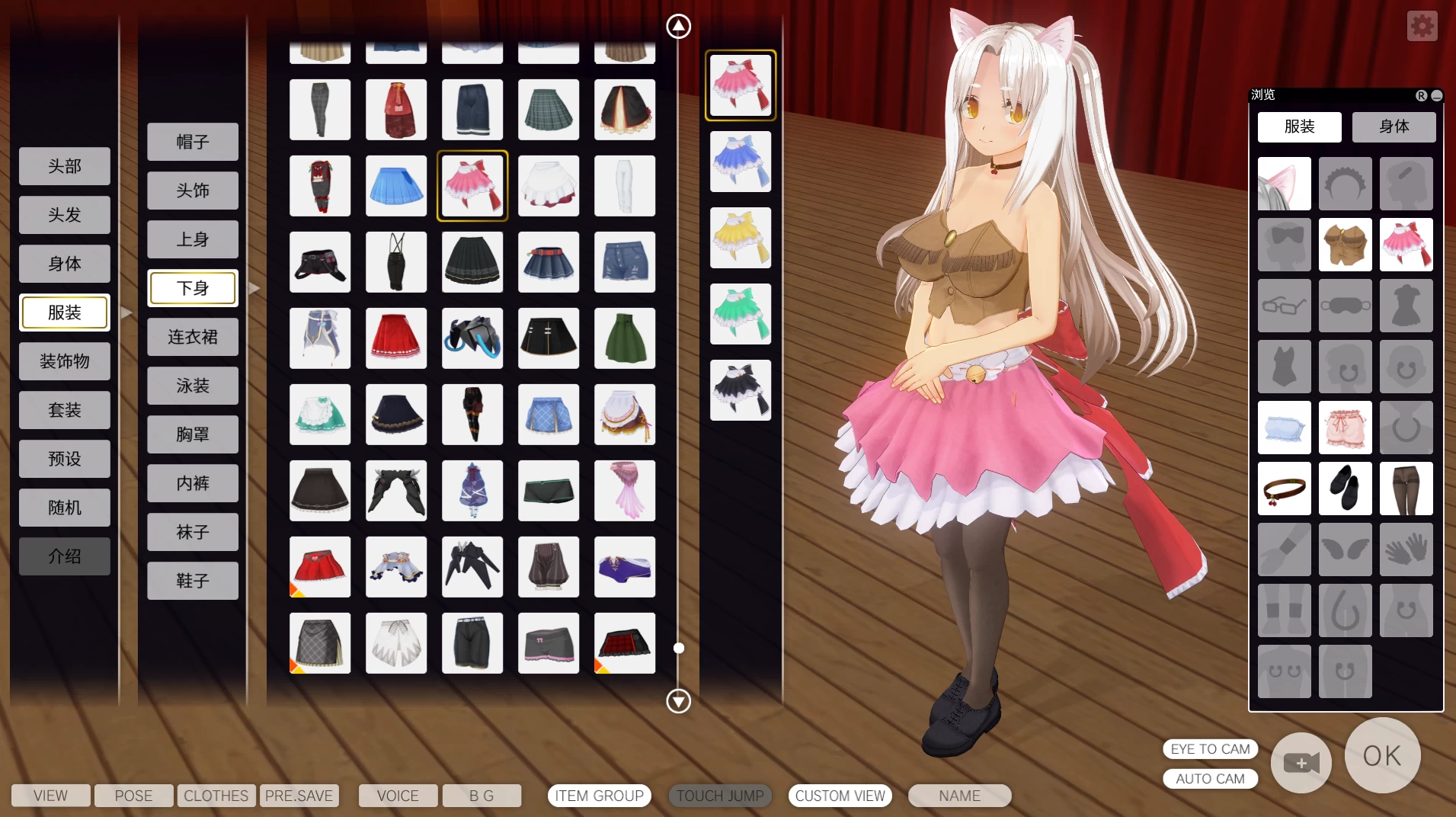Screen dimensions: 1456x817
Task: Click the downward scroll arrow below the clothing grid
Action: click(x=678, y=700)
